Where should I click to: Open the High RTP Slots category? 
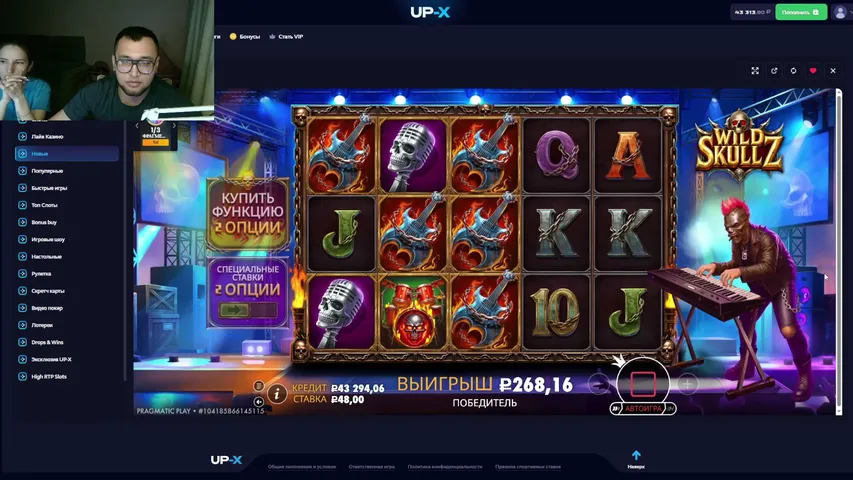pyautogui.click(x=49, y=376)
